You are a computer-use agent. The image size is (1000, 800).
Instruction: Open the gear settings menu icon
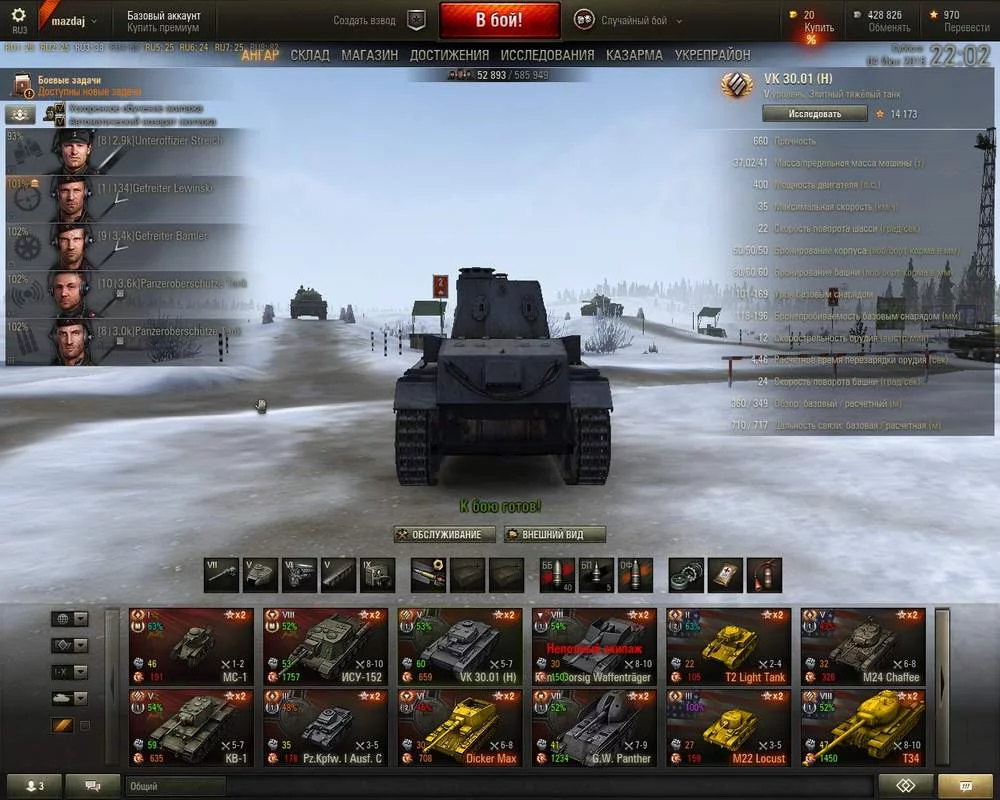click(x=18, y=16)
